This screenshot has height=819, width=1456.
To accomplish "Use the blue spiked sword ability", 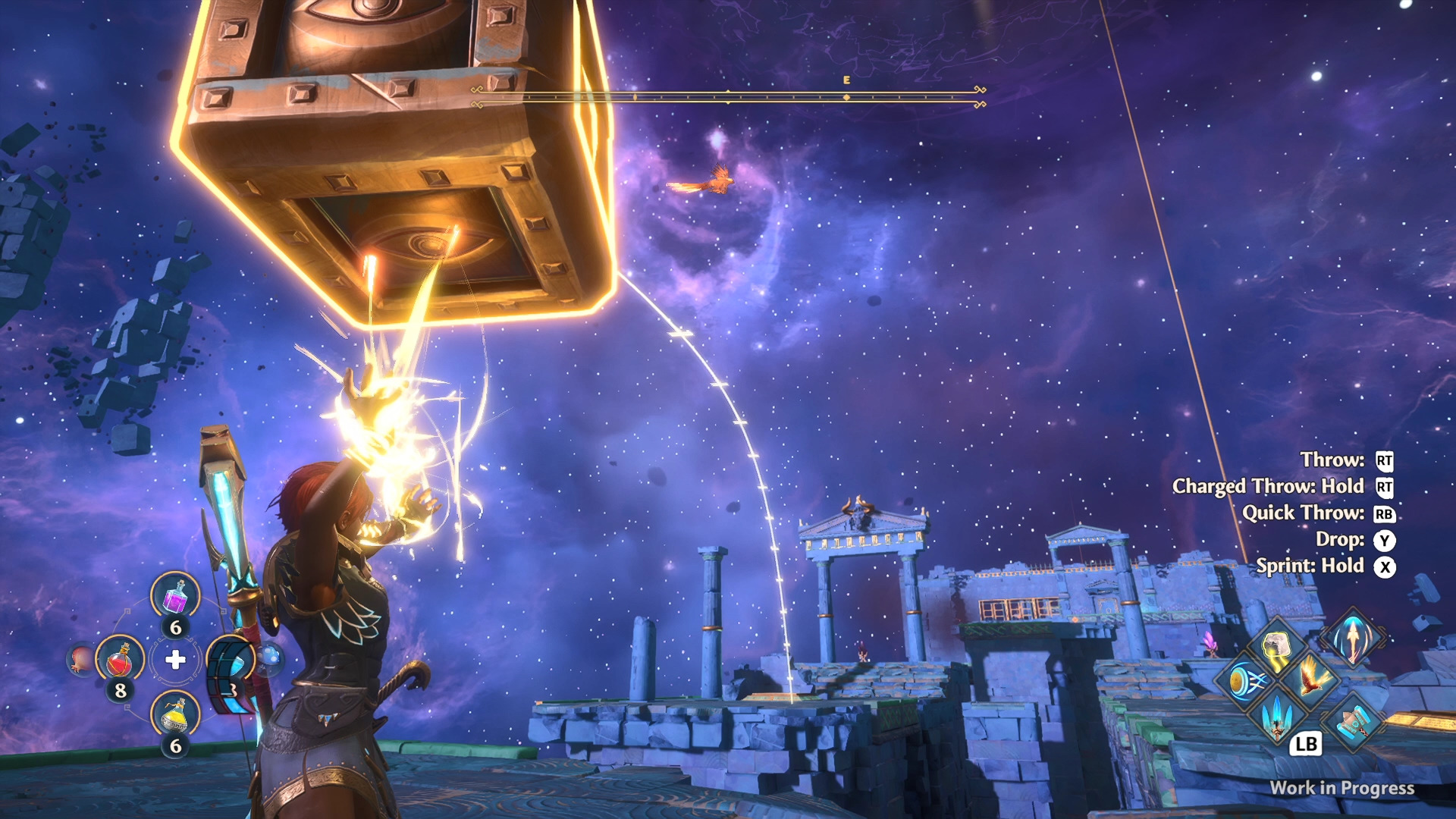I will coord(1278,716).
